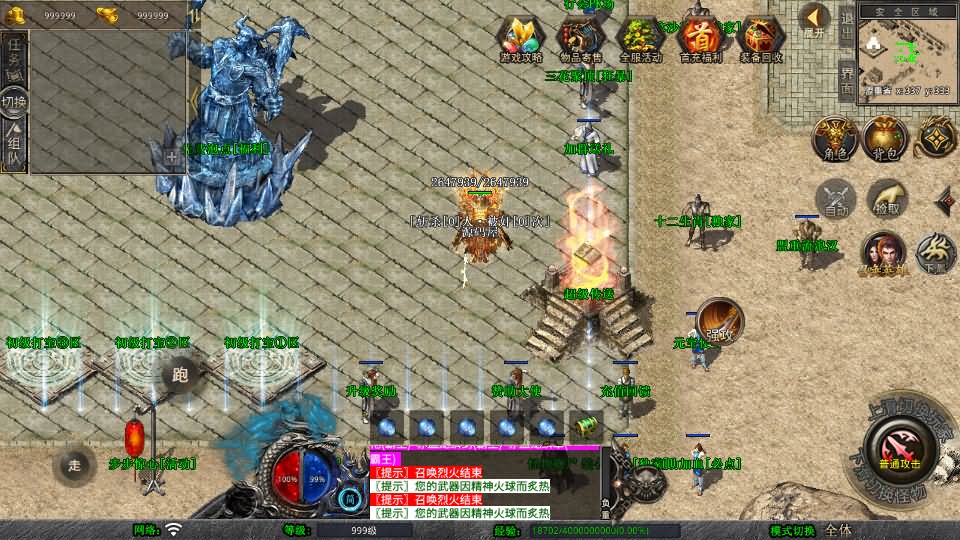The height and width of the screenshot is (540, 960).
Task: Open the 全服活动 server events icon
Action: (640, 39)
